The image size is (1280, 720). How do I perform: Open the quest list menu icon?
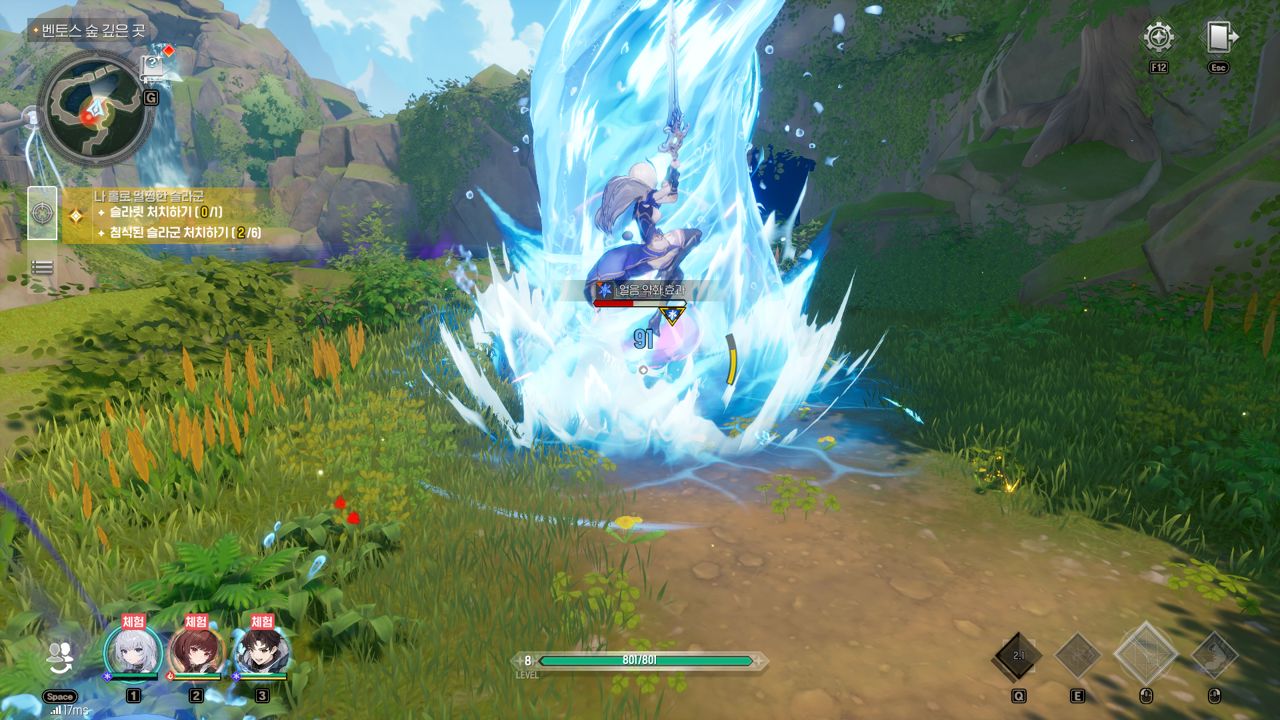point(42,267)
